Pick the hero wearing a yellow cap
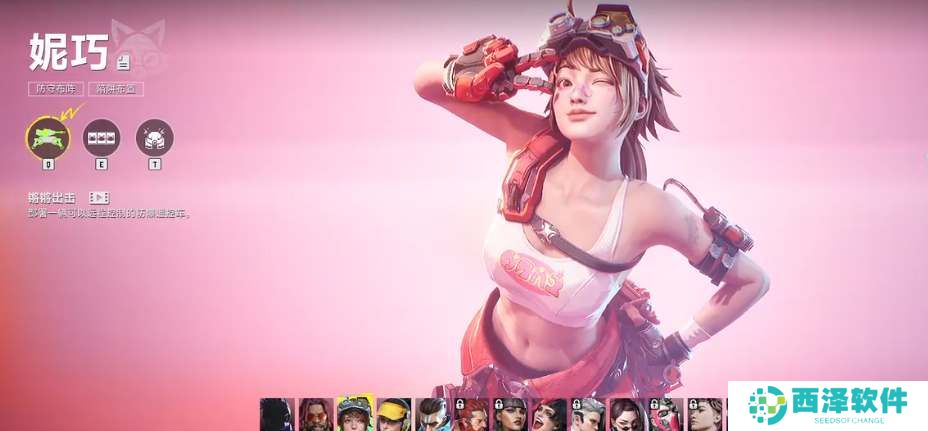Viewport: 928px width, 431px height. [x=394, y=414]
